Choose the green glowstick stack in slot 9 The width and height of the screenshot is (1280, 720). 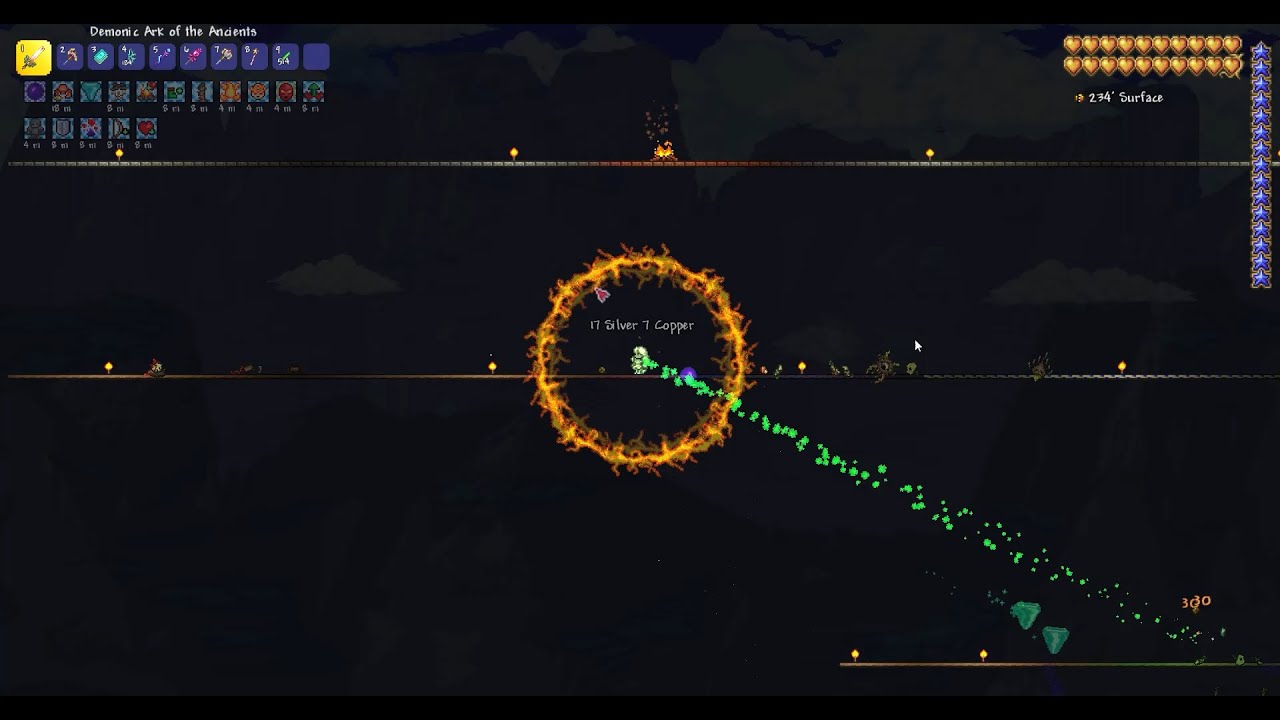tap(285, 57)
